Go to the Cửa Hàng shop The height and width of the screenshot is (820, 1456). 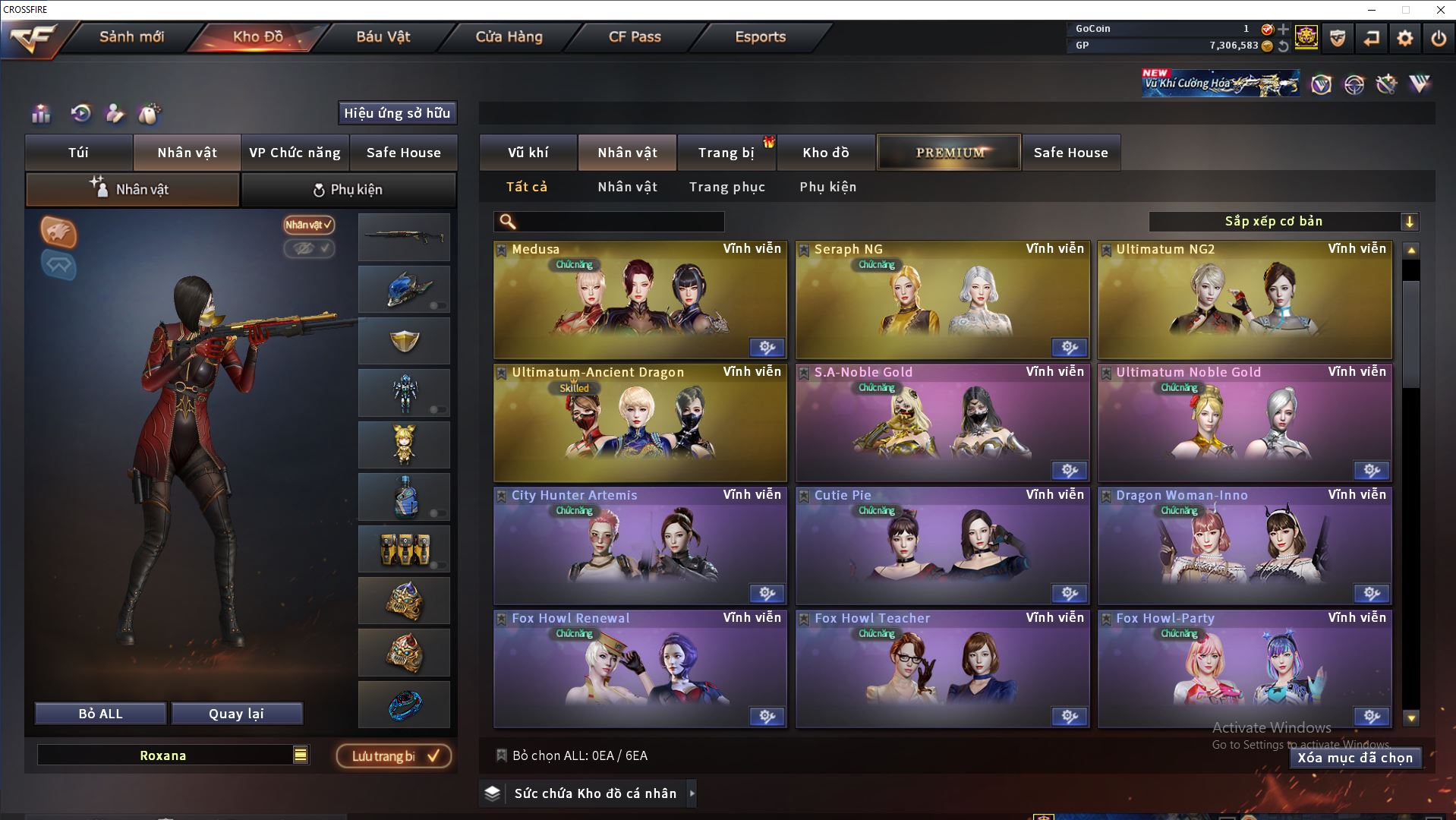pos(509,36)
